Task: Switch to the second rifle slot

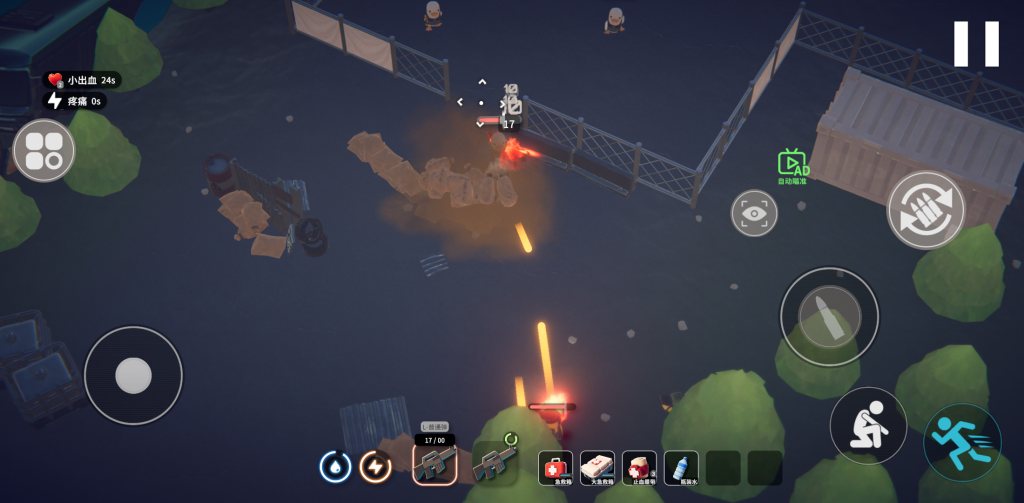Action: pyautogui.click(x=495, y=462)
